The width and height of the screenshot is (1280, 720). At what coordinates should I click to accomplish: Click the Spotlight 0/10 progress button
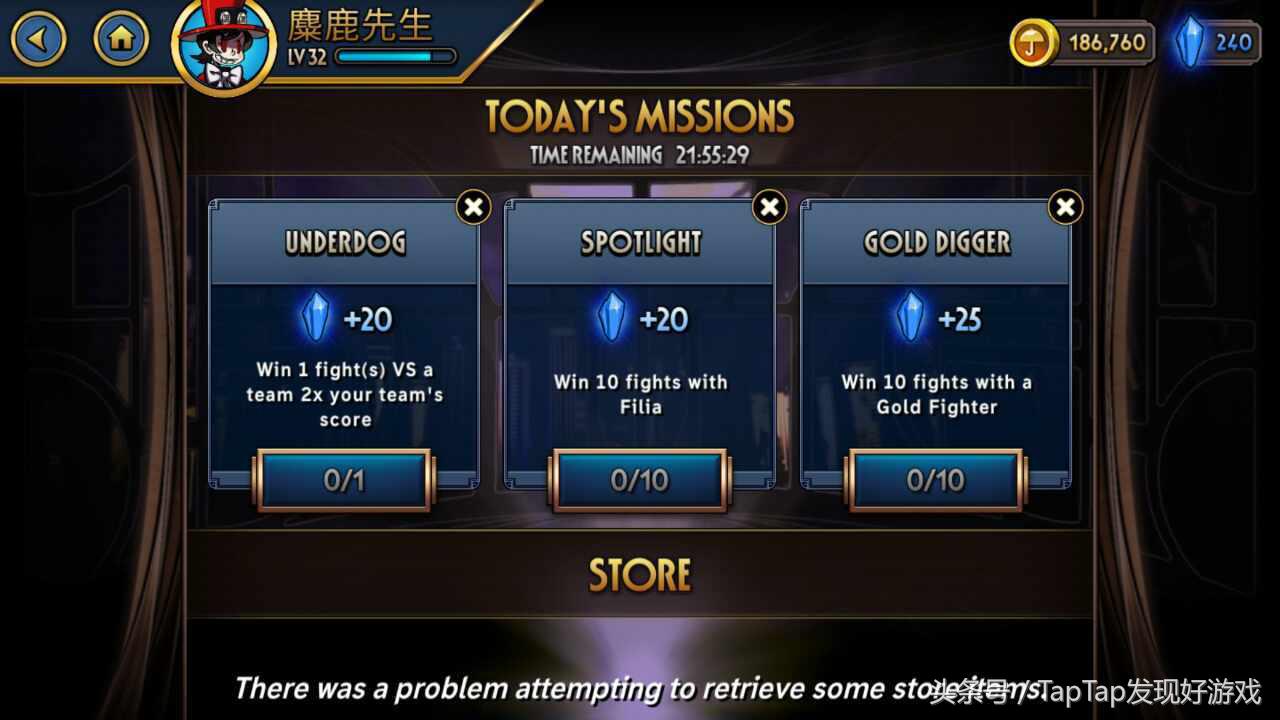640,480
